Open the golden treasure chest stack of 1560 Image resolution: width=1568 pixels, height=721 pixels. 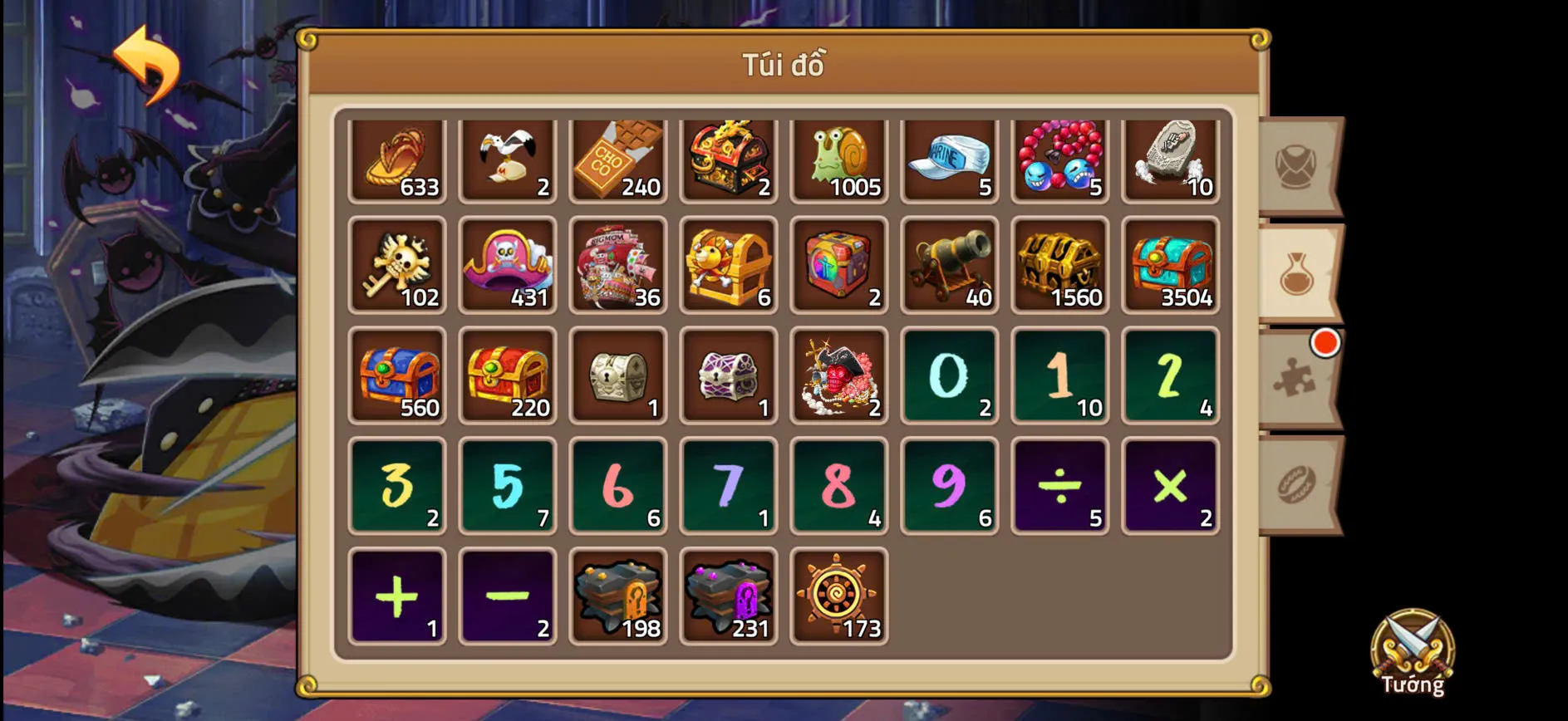coord(1059,266)
